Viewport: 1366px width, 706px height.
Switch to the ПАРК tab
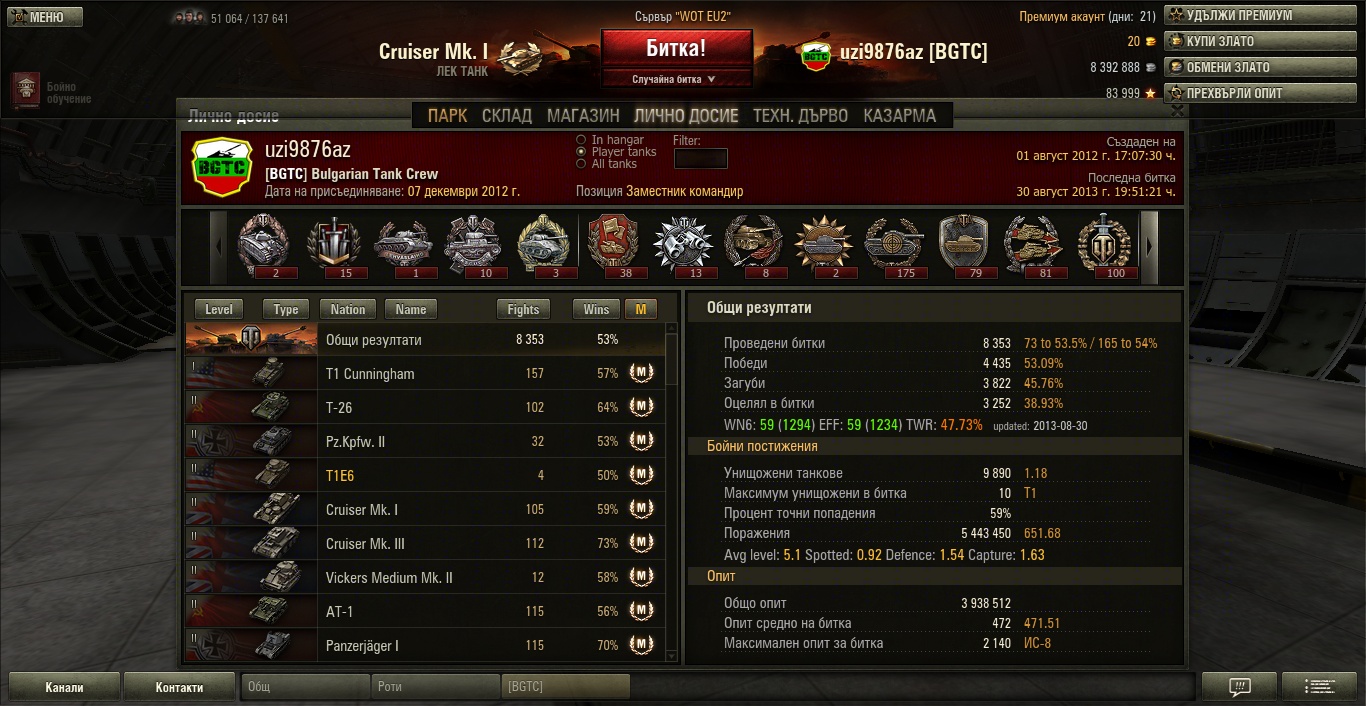click(x=447, y=115)
